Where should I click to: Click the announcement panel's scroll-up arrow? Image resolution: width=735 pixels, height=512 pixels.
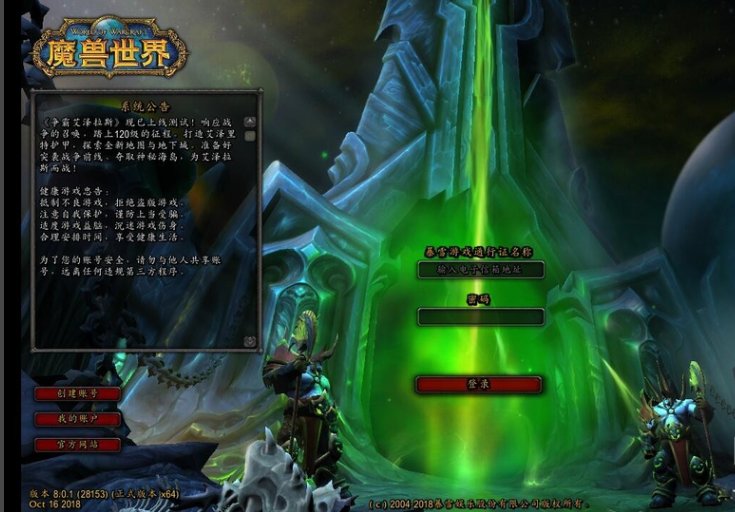point(250,122)
